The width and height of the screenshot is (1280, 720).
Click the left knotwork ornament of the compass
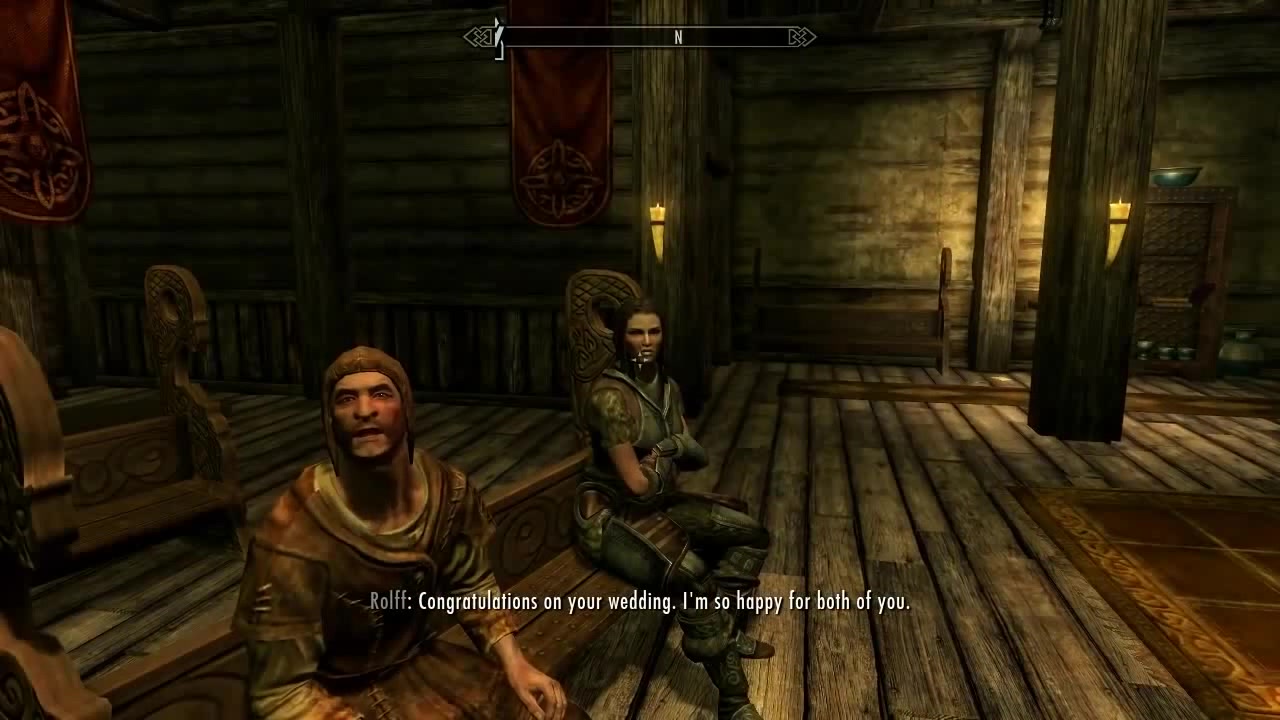[480, 37]
